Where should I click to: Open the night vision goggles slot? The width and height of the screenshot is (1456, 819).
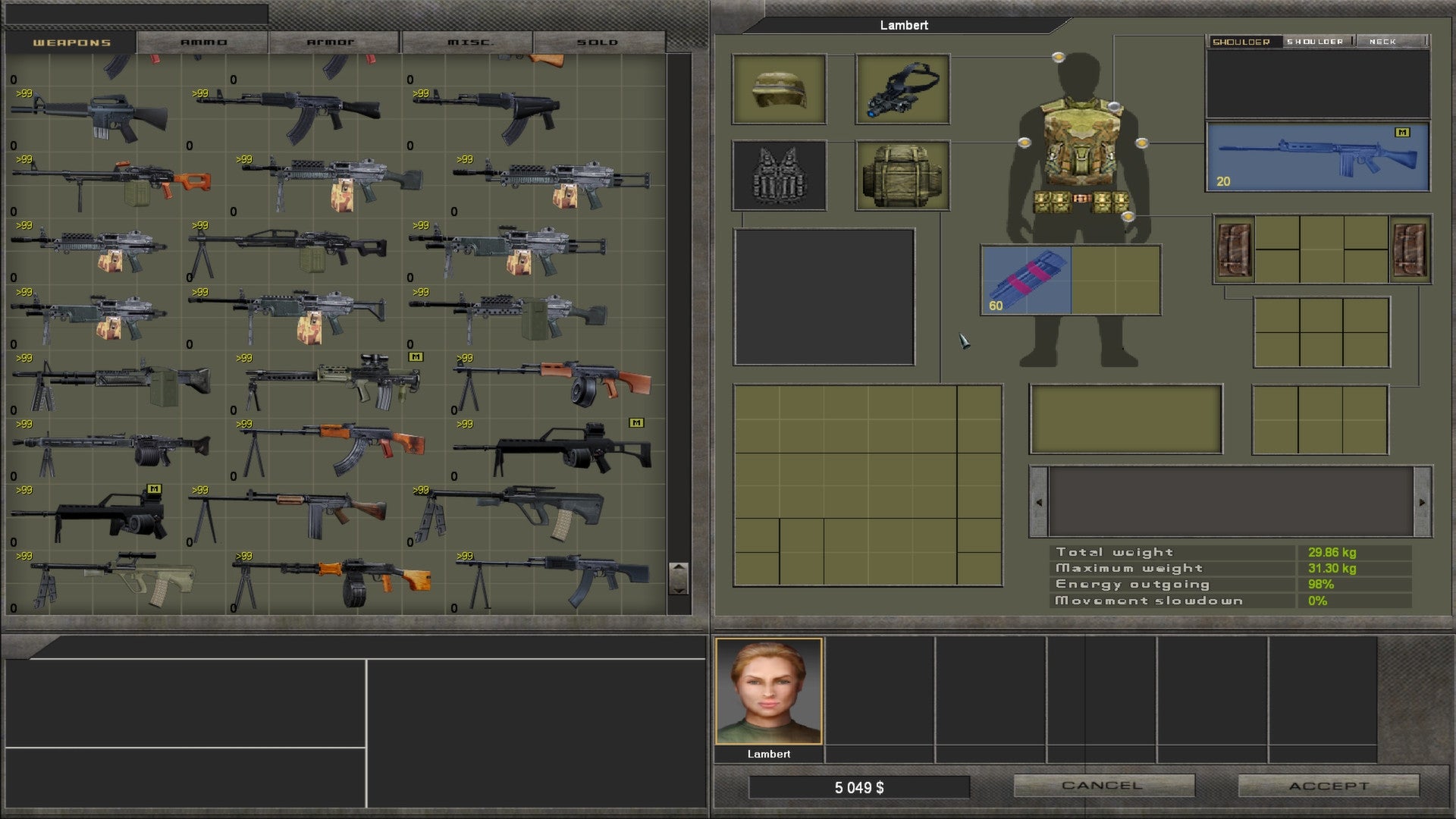click(902, 89)
